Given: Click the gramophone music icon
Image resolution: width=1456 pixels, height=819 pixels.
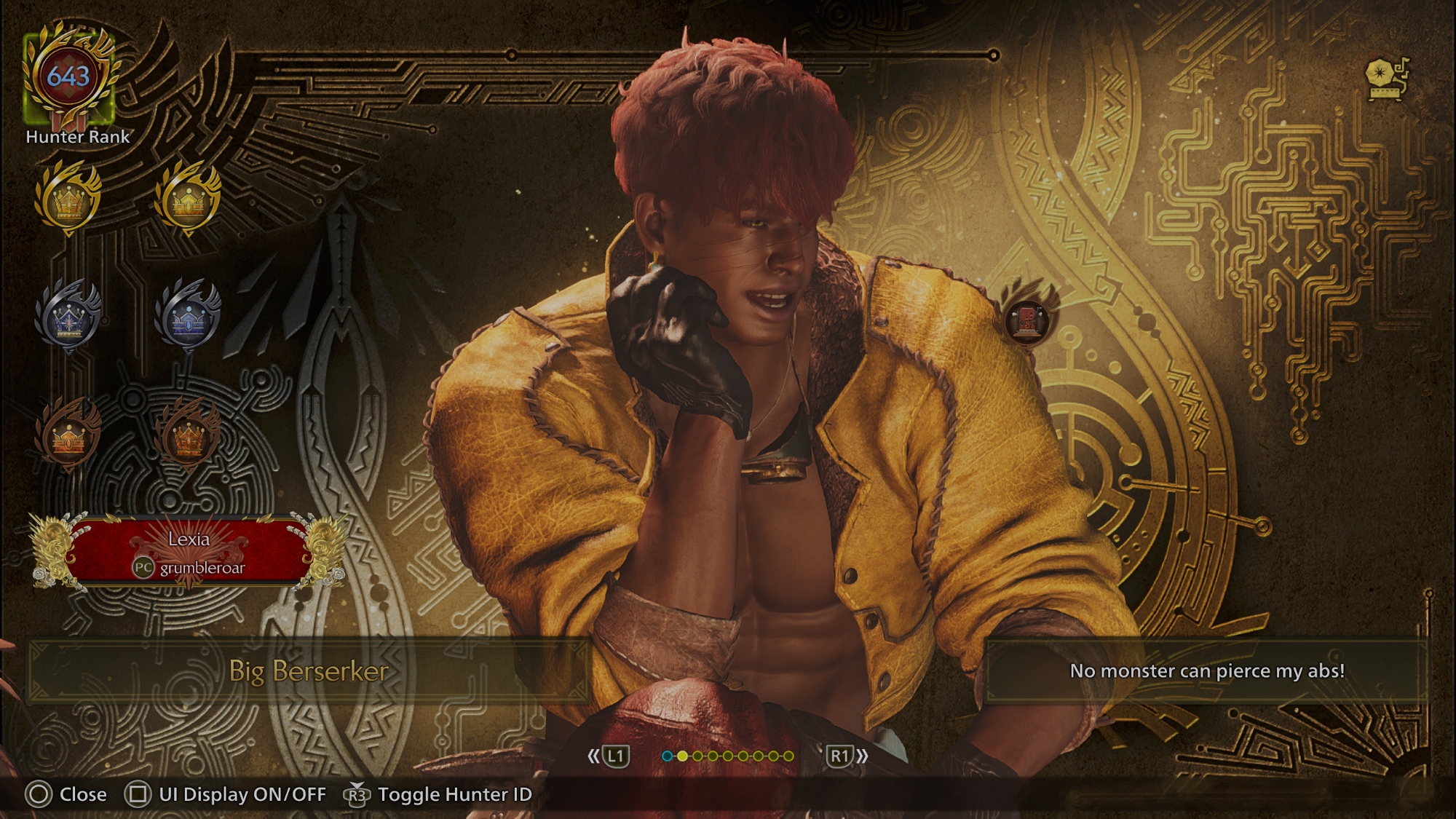Looking at the screenshot, I should [1388, 78].
